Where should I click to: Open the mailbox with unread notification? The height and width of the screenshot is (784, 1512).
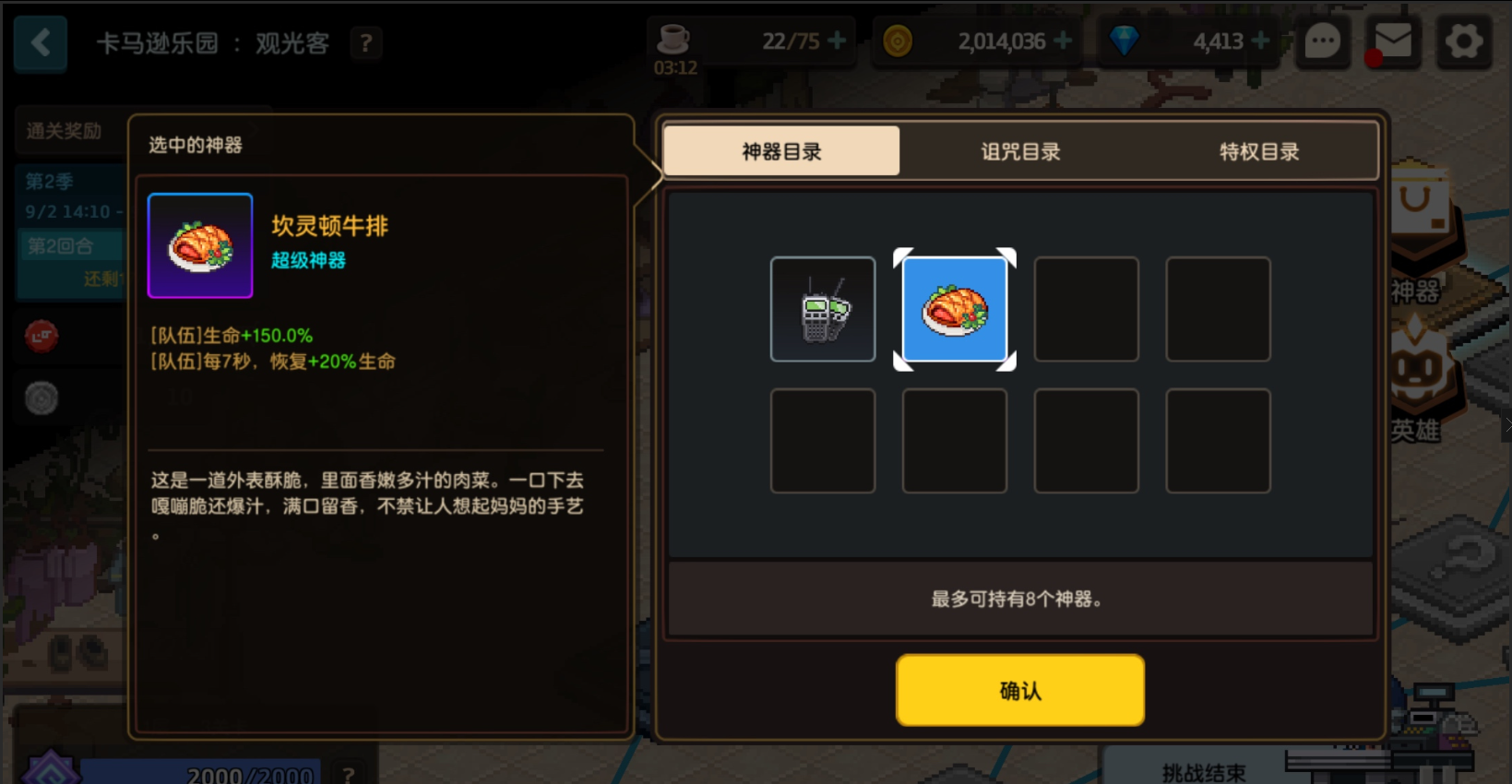[x=1393, y=42]
